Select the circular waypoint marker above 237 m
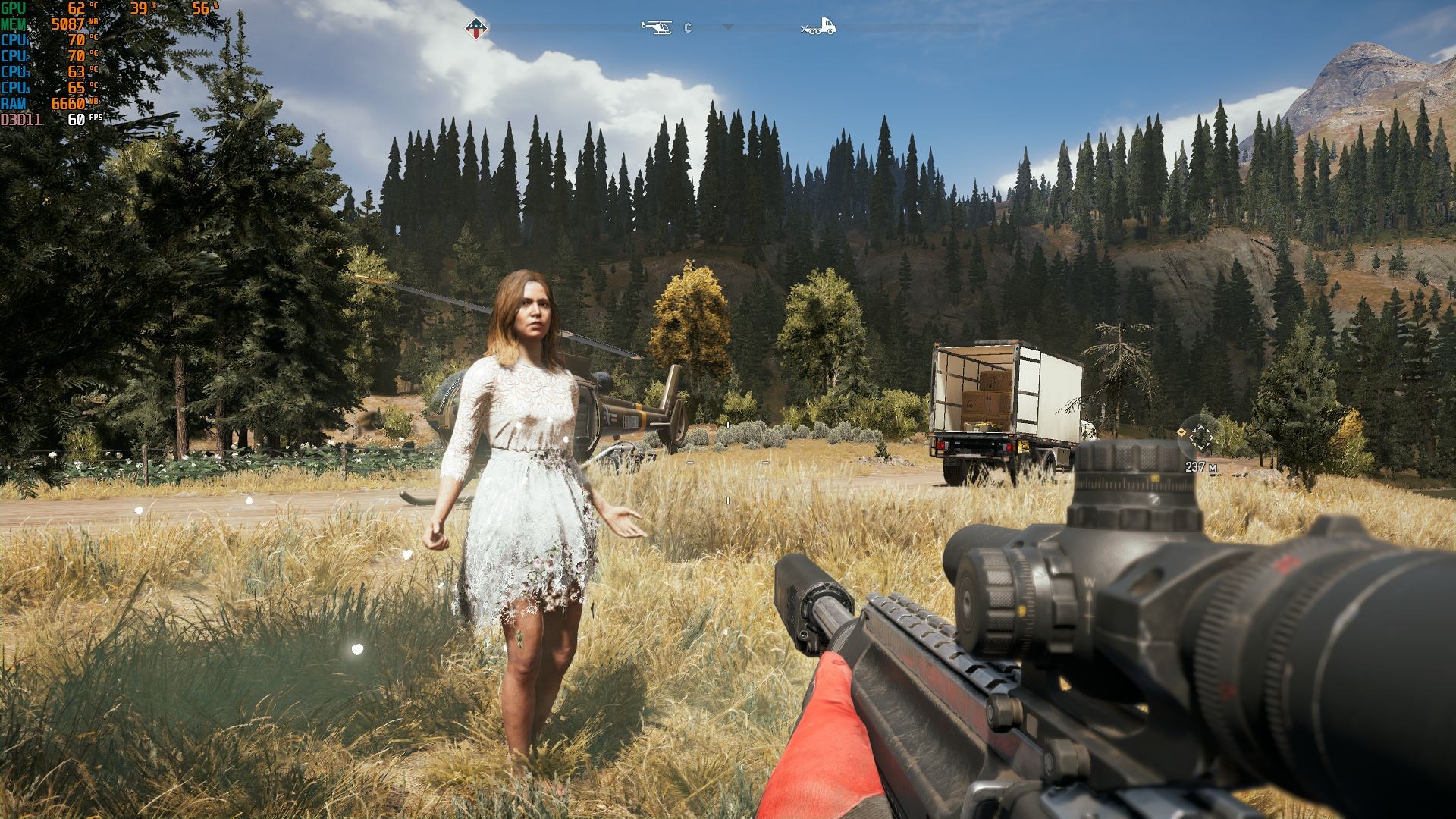This screenshot has width=1456, height=819. click(x=1200, y=436)
